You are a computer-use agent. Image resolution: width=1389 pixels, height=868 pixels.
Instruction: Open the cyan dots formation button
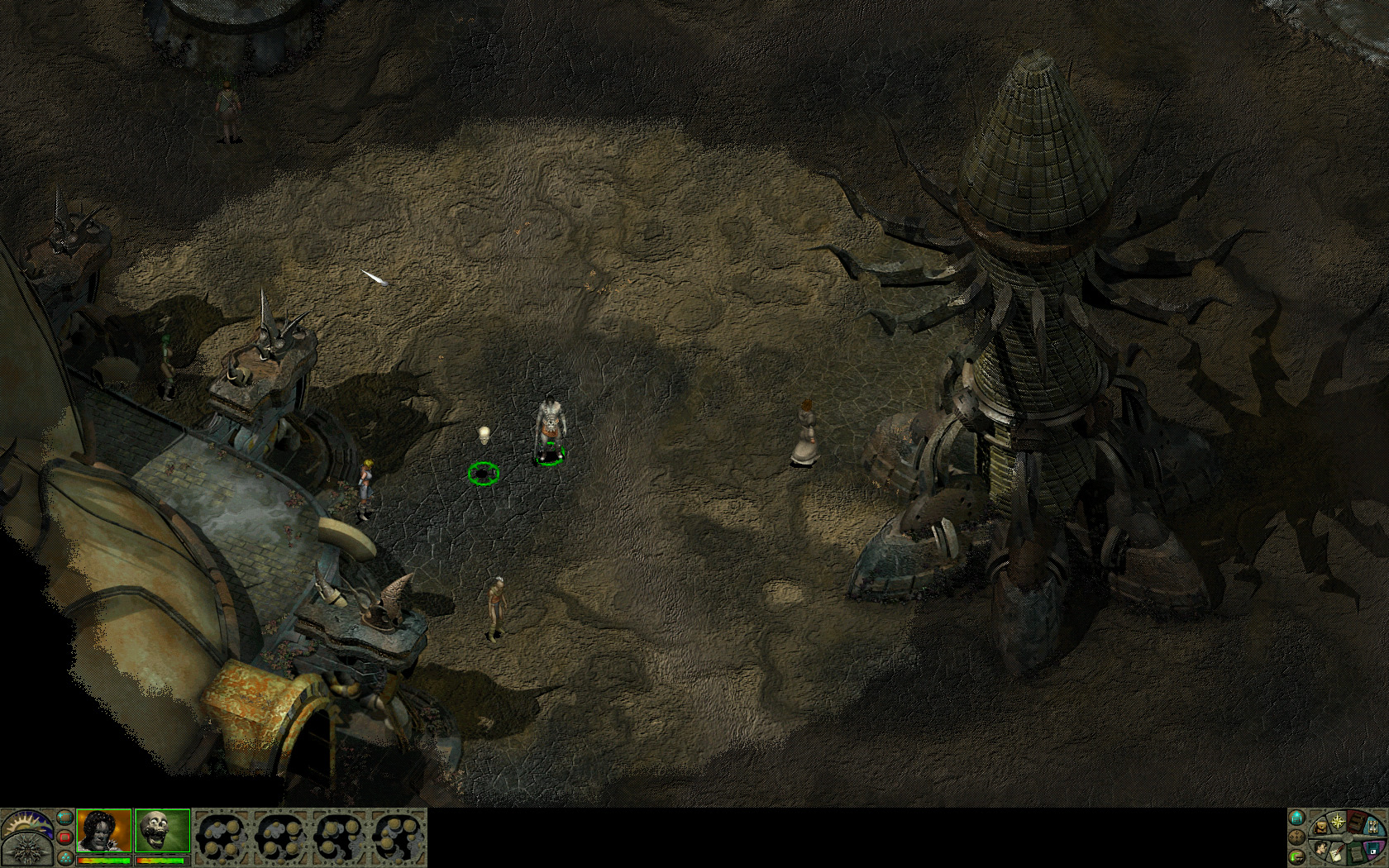pyautogui.click(x=65, y=858)
